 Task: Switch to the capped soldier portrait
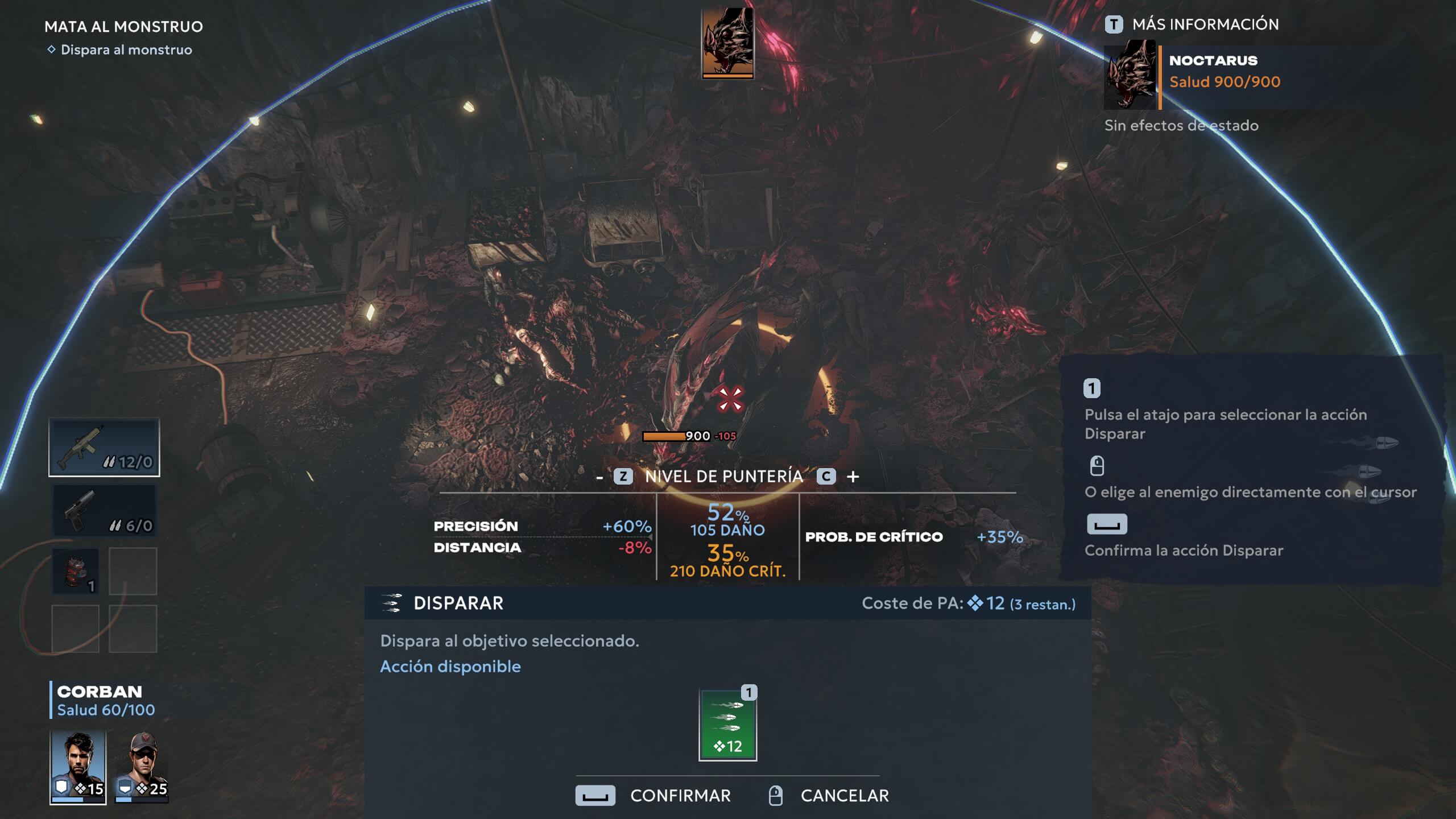142,766
